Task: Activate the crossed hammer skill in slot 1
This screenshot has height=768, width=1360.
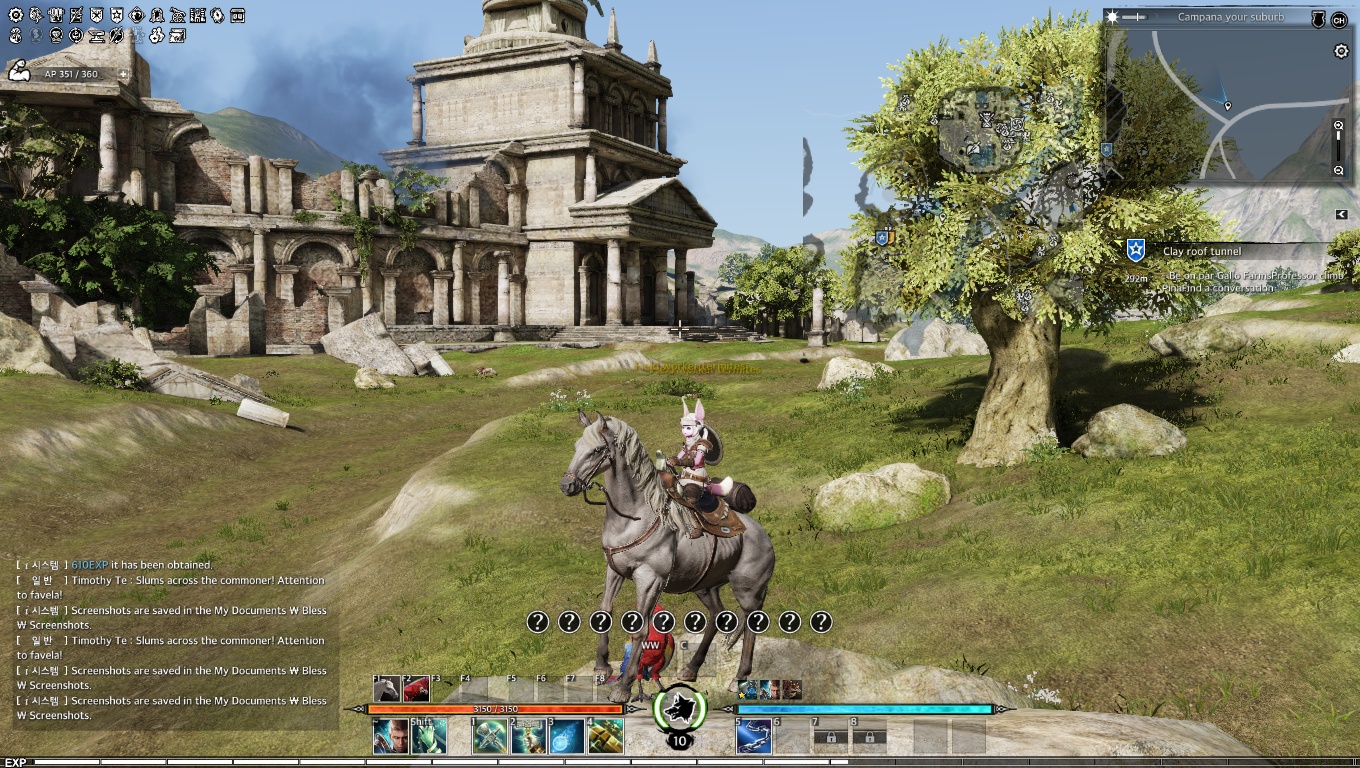Action: (489, 737)
